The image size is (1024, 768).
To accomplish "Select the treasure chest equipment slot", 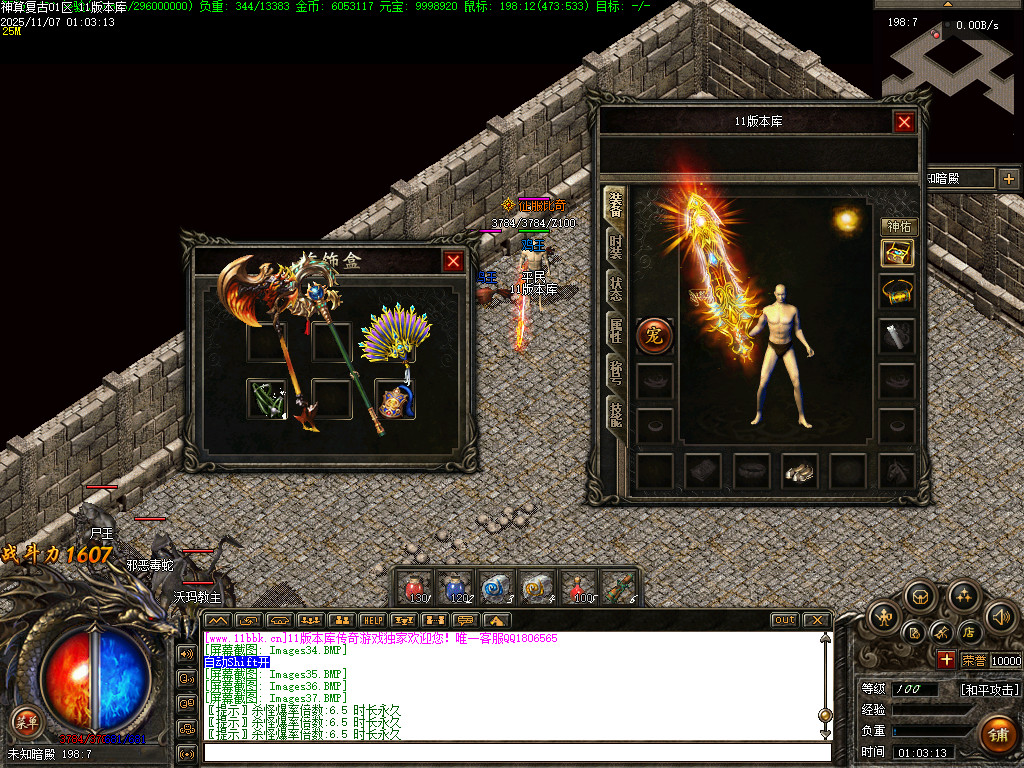I will pos(897,253).
